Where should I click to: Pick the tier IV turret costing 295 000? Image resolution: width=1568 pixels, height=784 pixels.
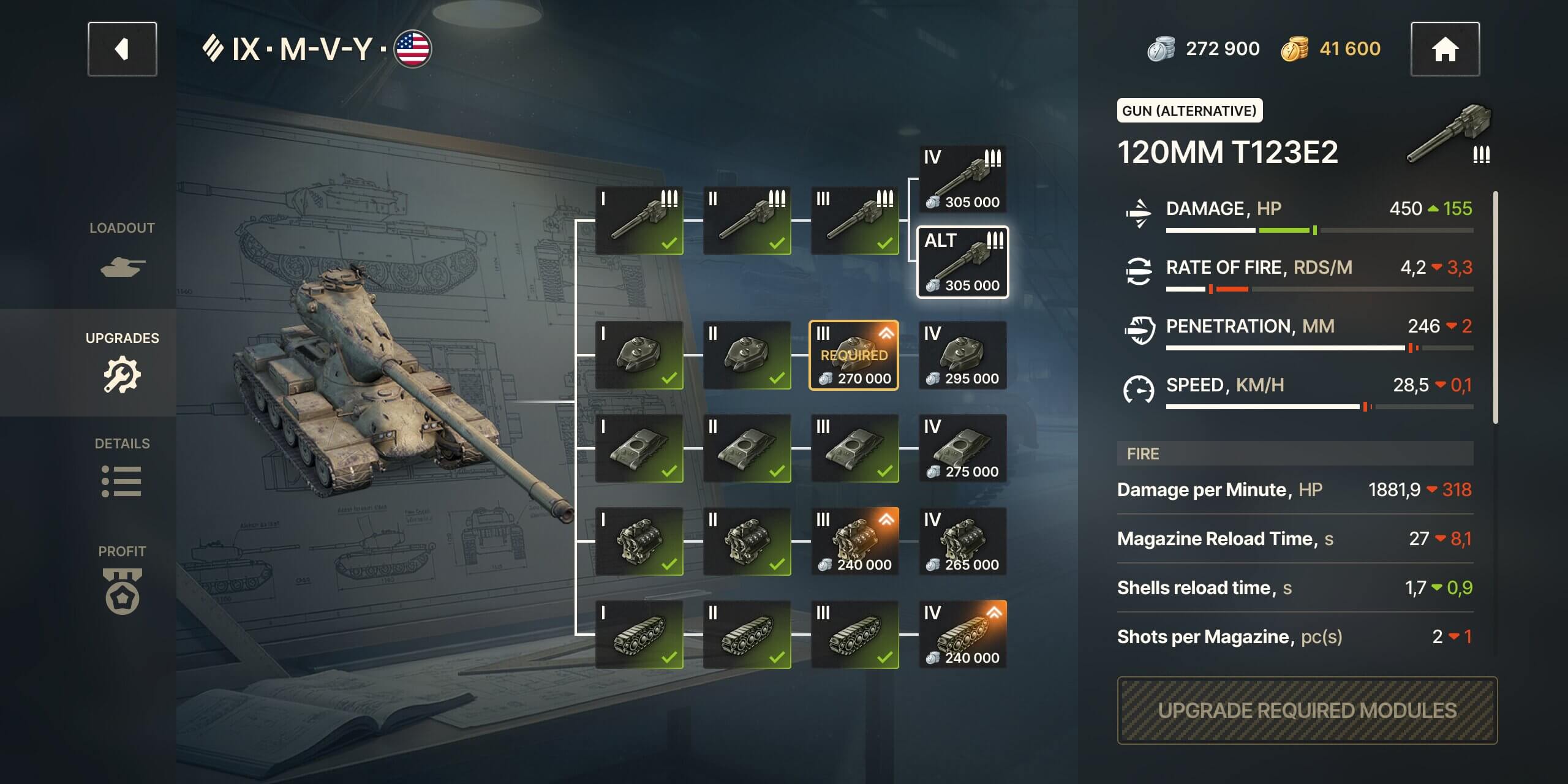pyautogui.click(x=962, y=355)
